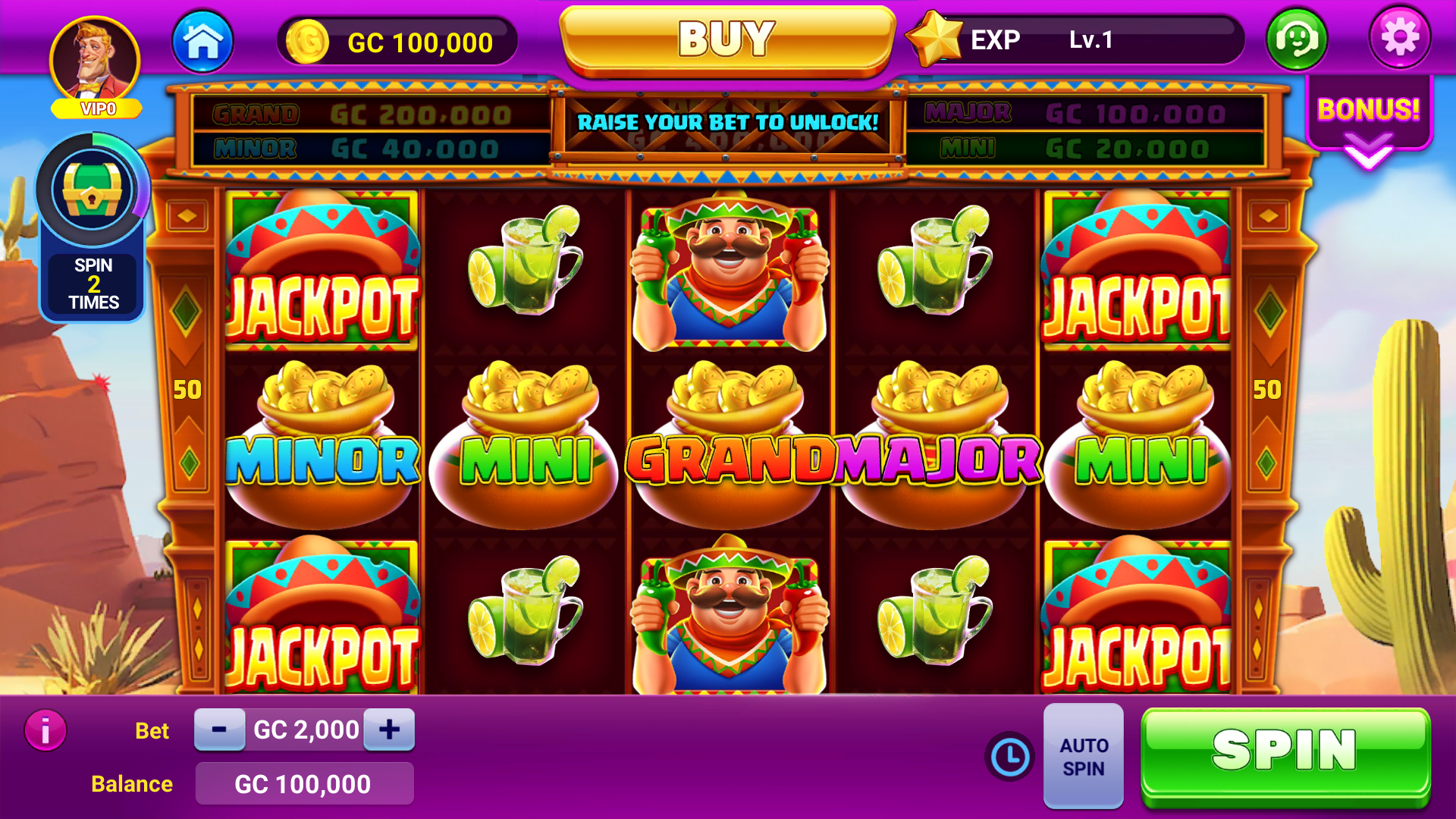Enable AUTO SPIN mode
This screenshot has width=1456, height=819.
point(1083,756)
